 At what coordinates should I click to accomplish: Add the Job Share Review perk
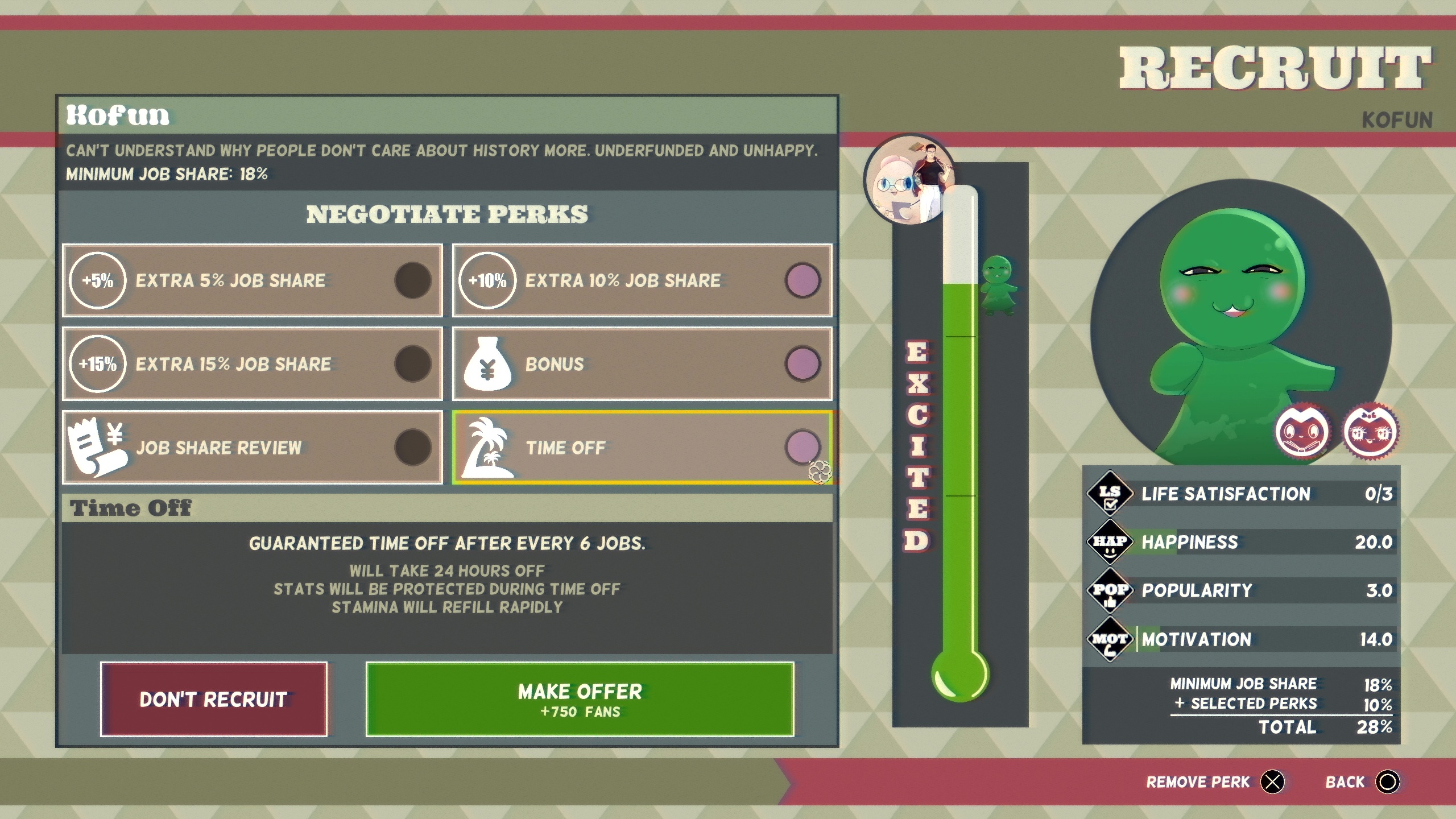click(x=252, y=448)
